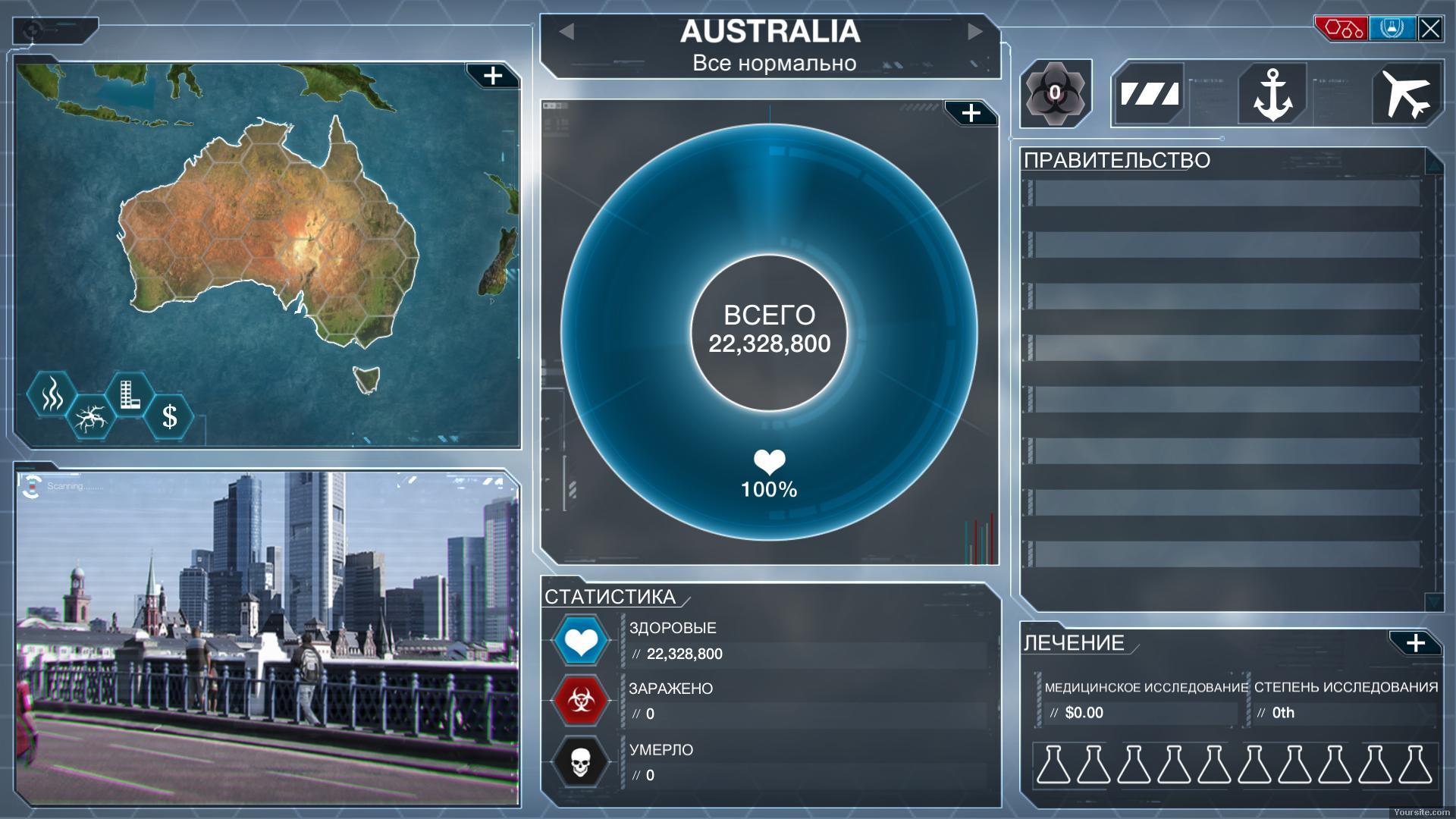
Task: Close the Australia country info screen
Action: click(x=1430, y=29)
